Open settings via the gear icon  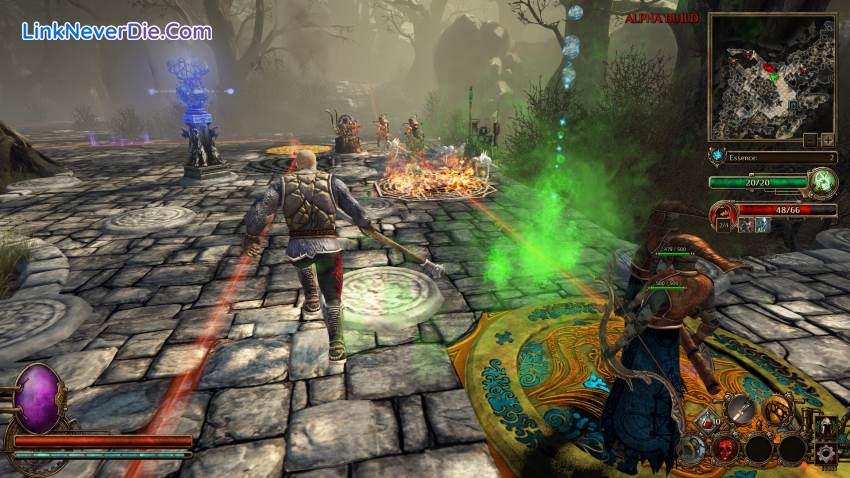pyautogui.click(x=827, y=453)
